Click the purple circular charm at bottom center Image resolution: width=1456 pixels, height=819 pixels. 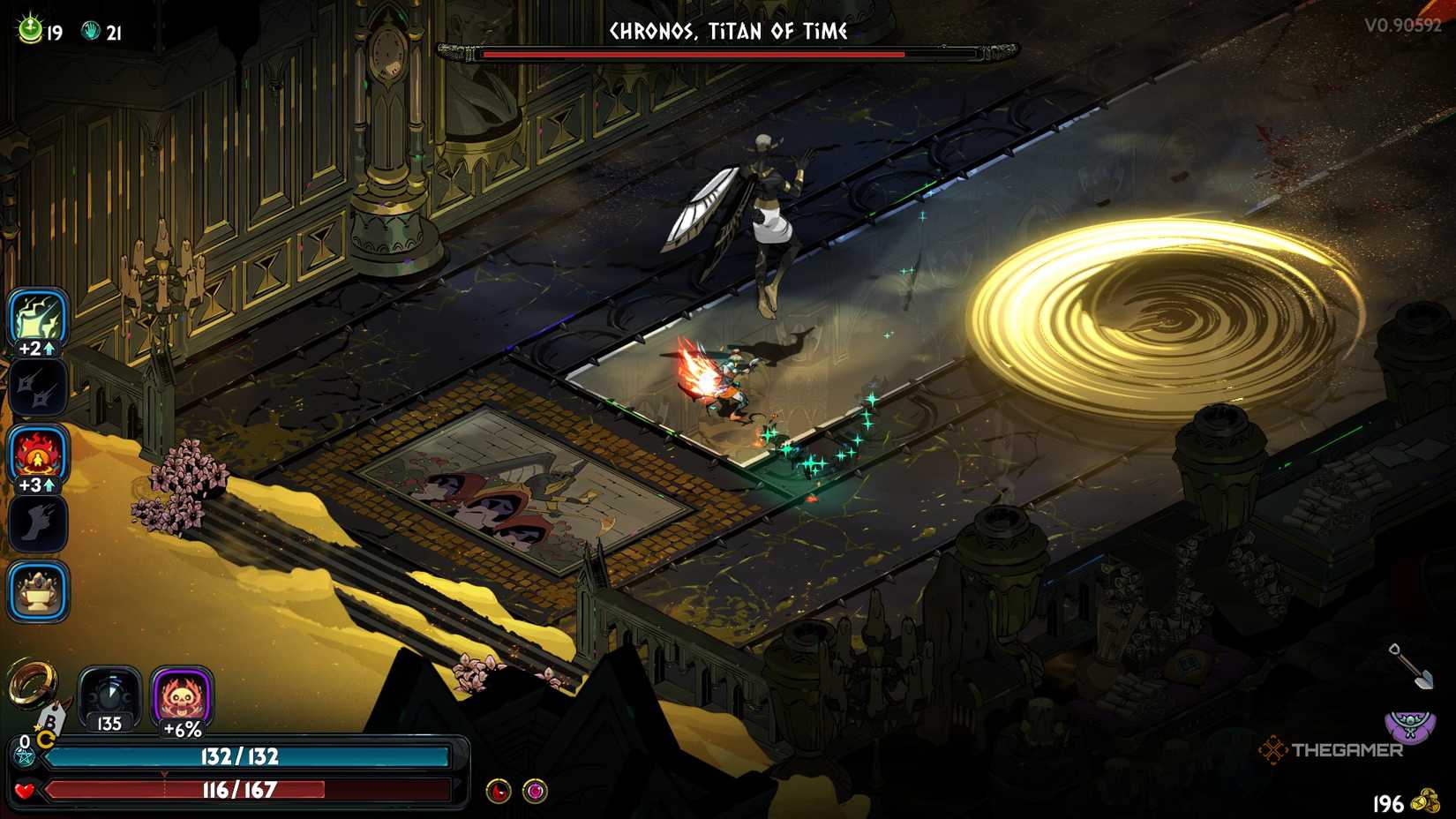click(535, 792)
